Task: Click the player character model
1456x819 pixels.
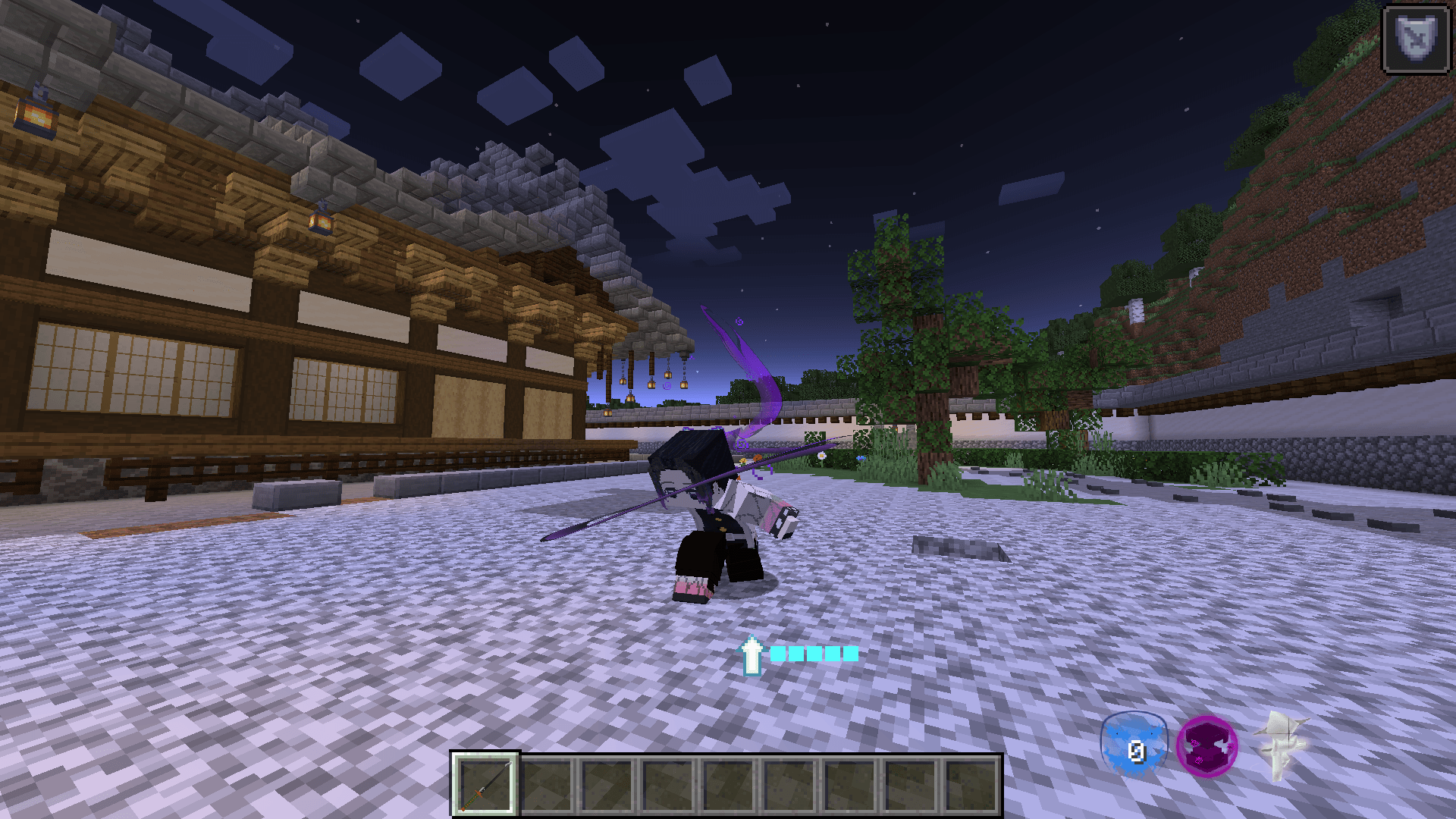Action: pos(720,523)
